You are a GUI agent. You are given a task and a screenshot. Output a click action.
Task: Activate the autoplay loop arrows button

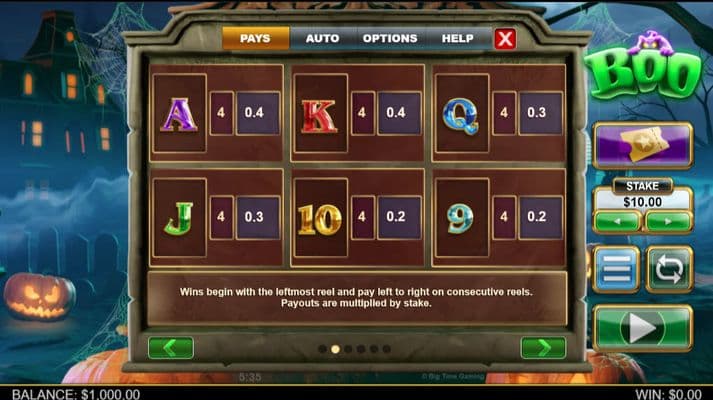coord(668,269)
